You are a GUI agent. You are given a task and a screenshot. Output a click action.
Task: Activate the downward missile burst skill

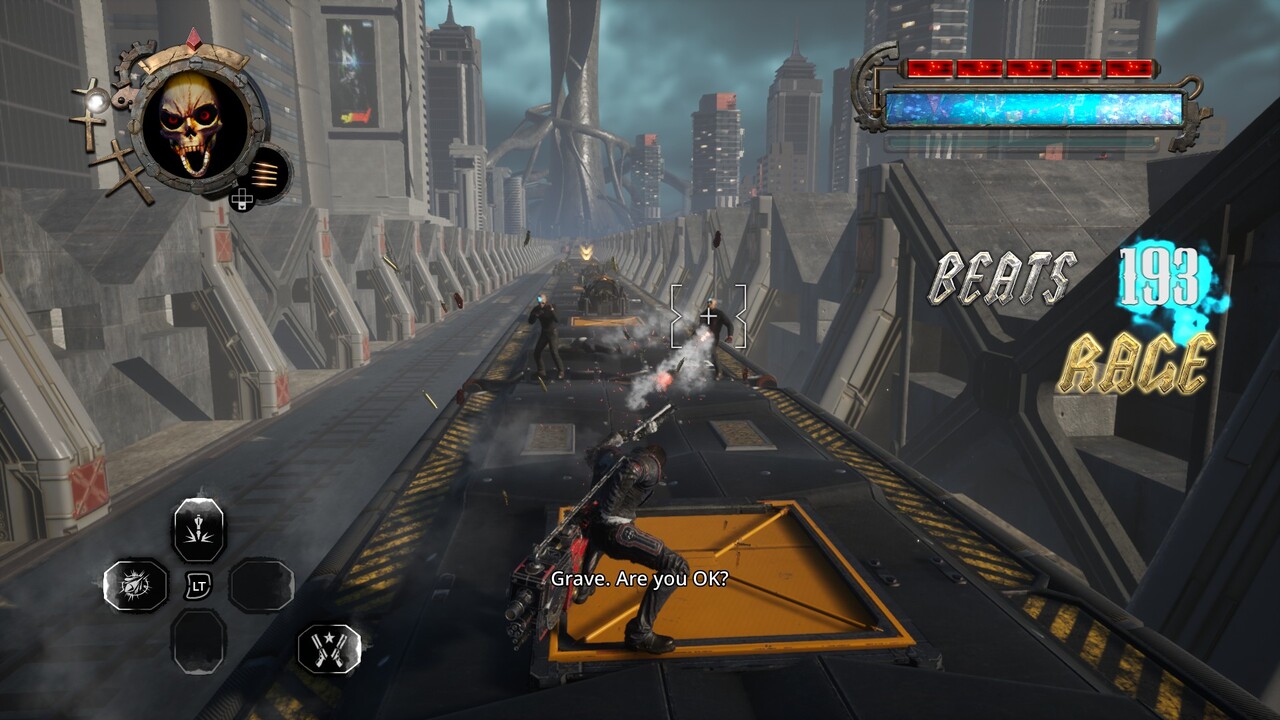pos(199,529)
